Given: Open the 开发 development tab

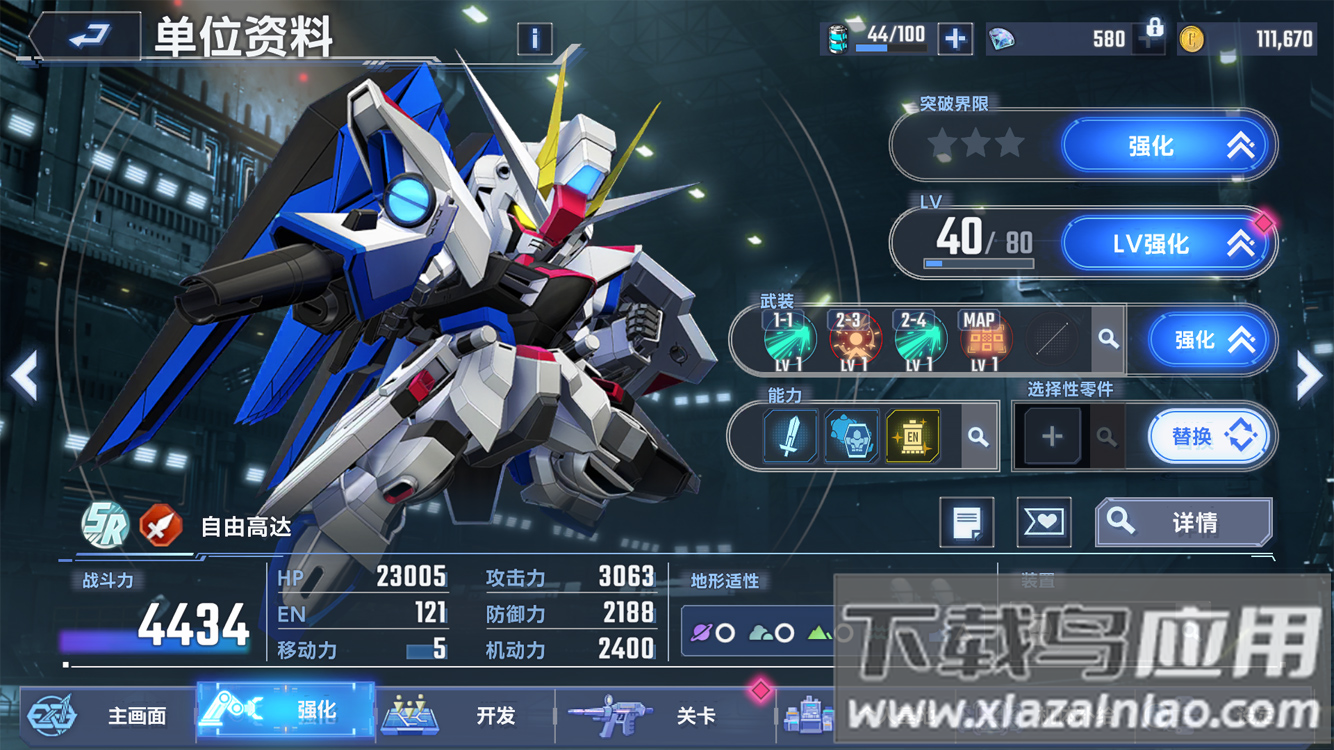Looking at the screenshot, I should coord(465,715).
